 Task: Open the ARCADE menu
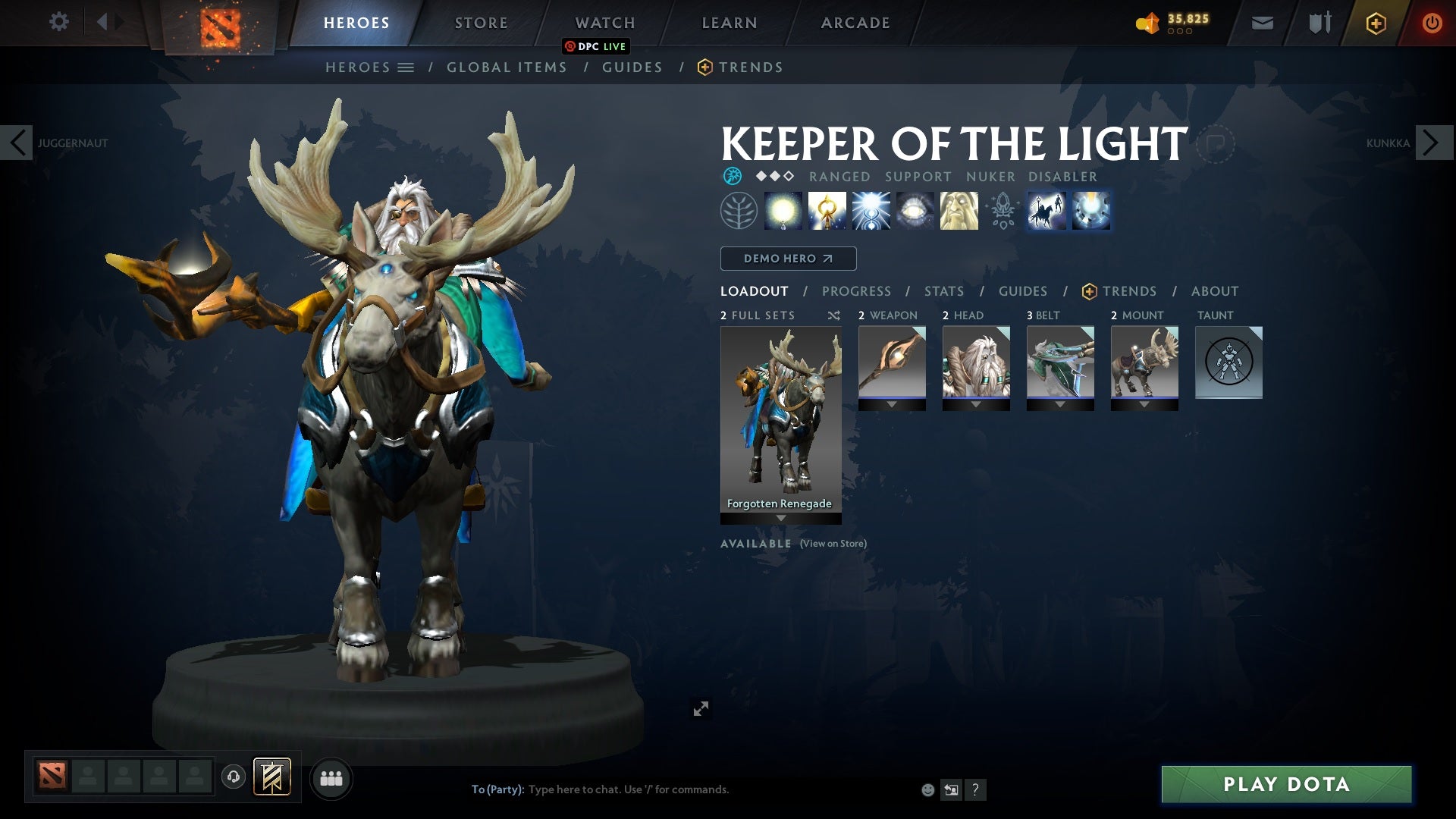pyautogui.click(x=855, y=22)
